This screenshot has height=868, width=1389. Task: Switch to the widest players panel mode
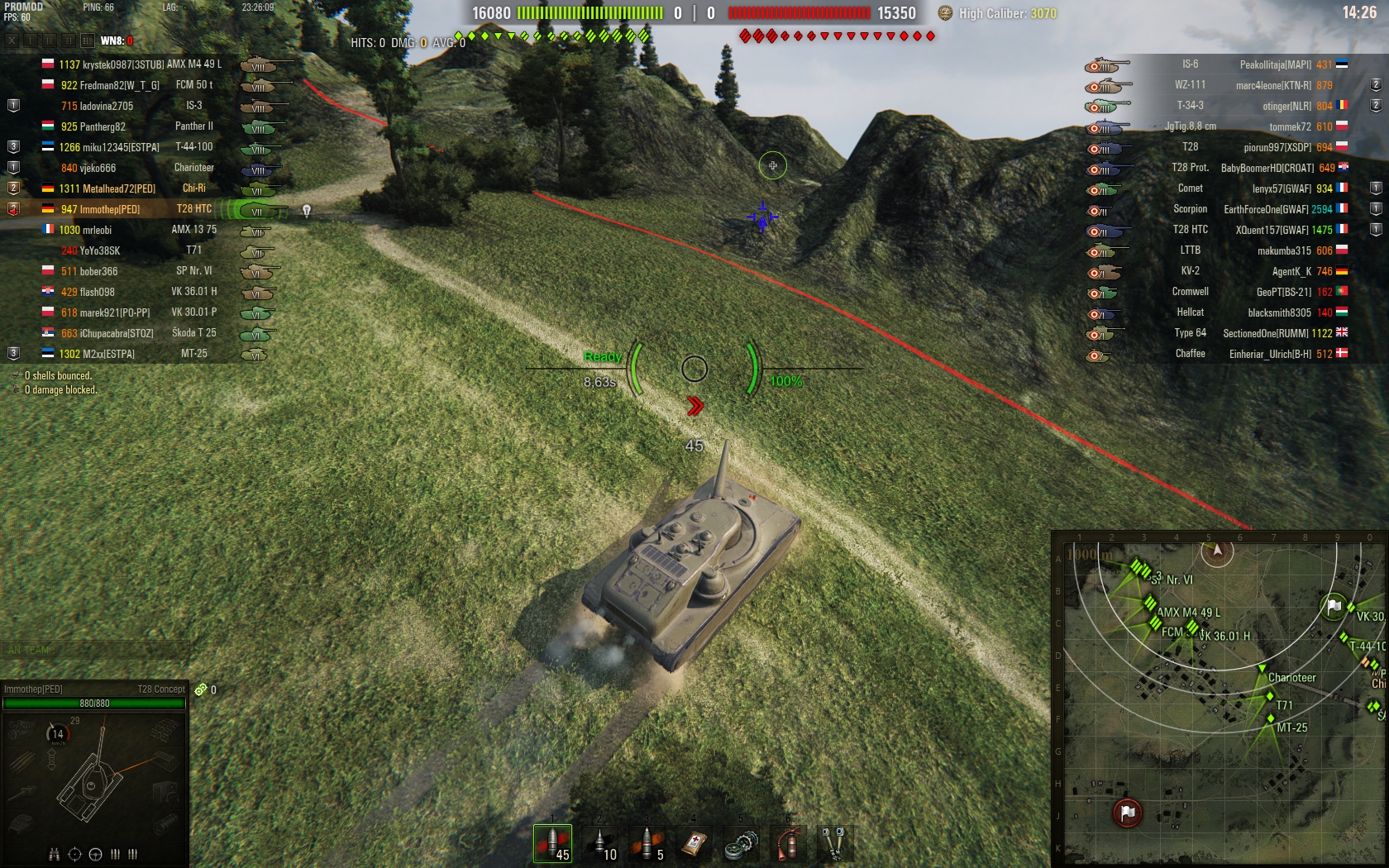(87, 41)
